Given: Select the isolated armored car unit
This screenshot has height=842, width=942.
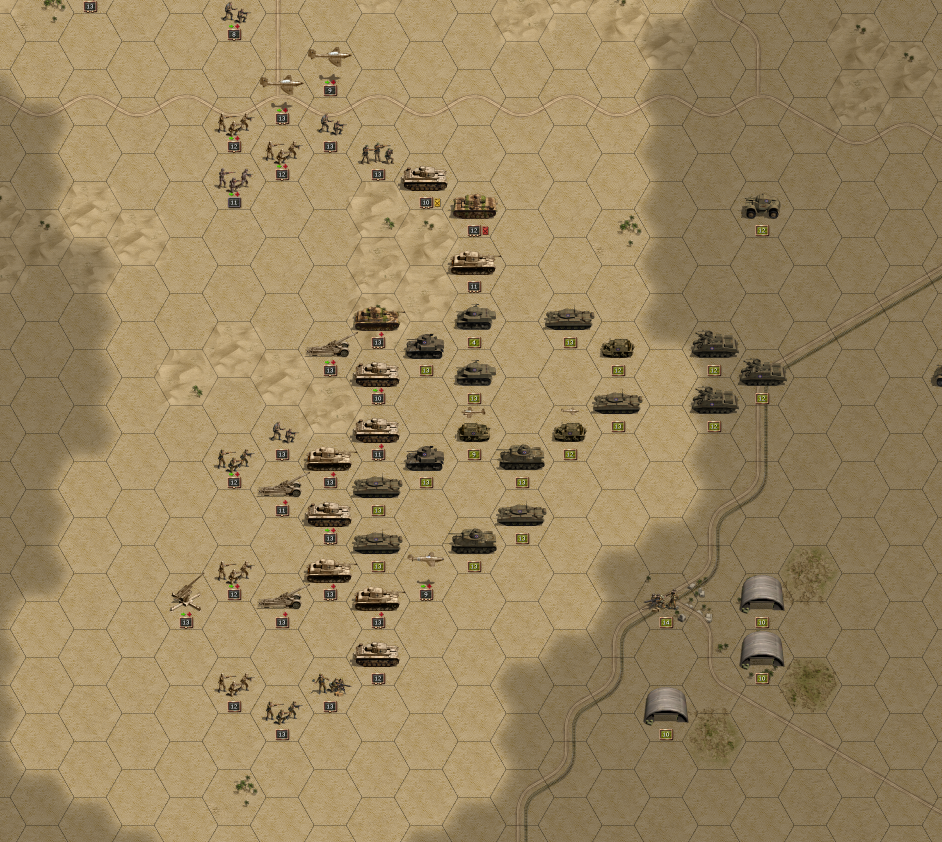Looking at the screenshot, I should coord(761,208).
